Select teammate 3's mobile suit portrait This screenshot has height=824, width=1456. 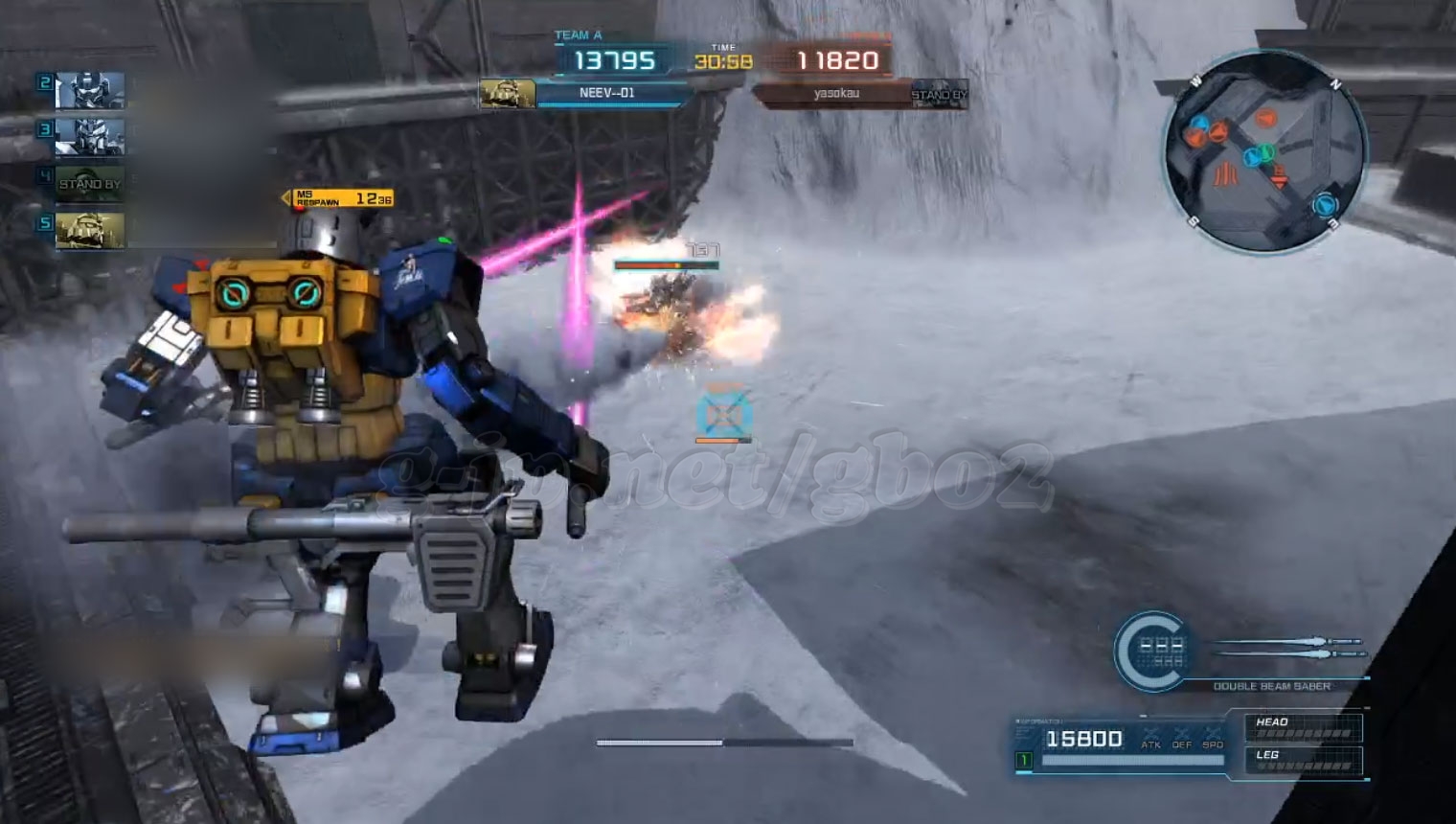point(90,137)
